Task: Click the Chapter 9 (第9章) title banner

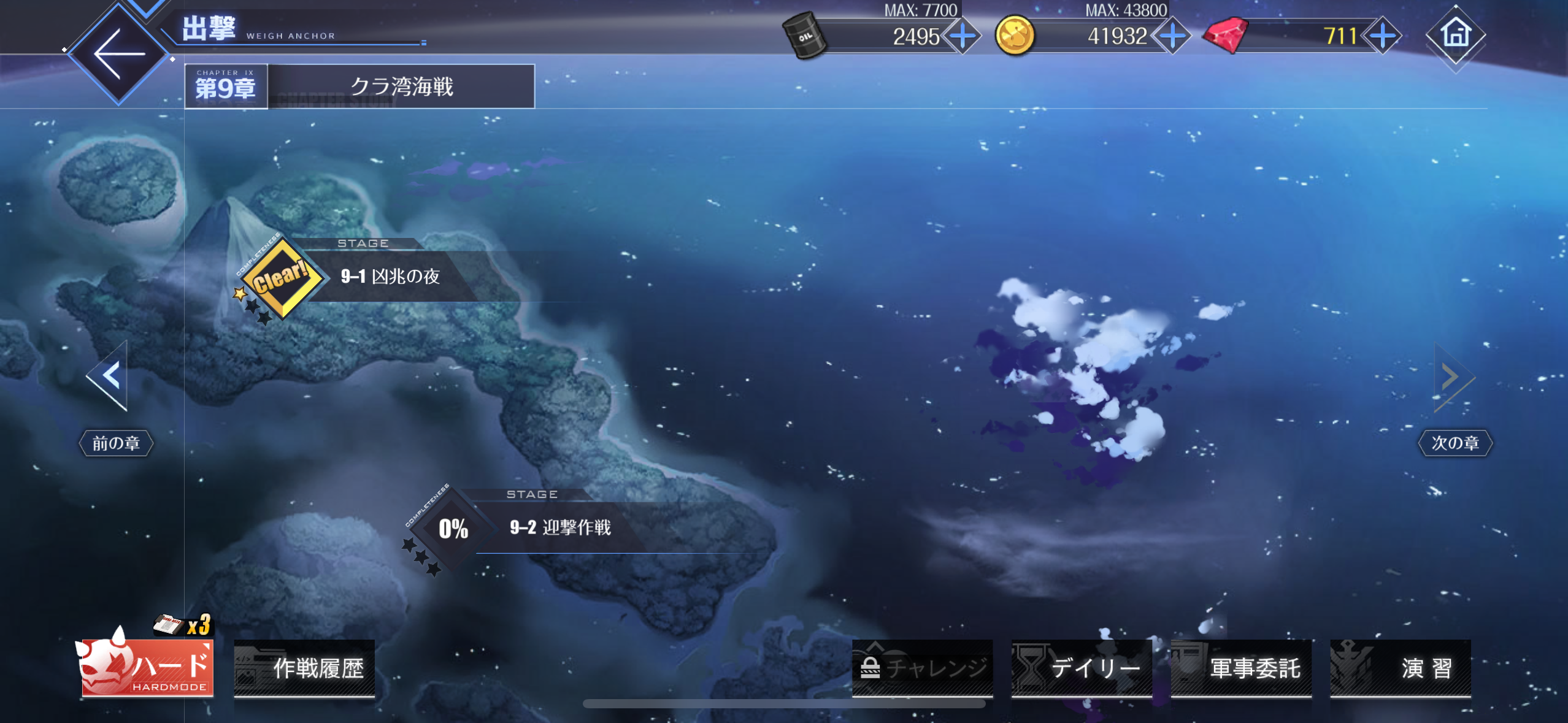Action: pos(359,86)
